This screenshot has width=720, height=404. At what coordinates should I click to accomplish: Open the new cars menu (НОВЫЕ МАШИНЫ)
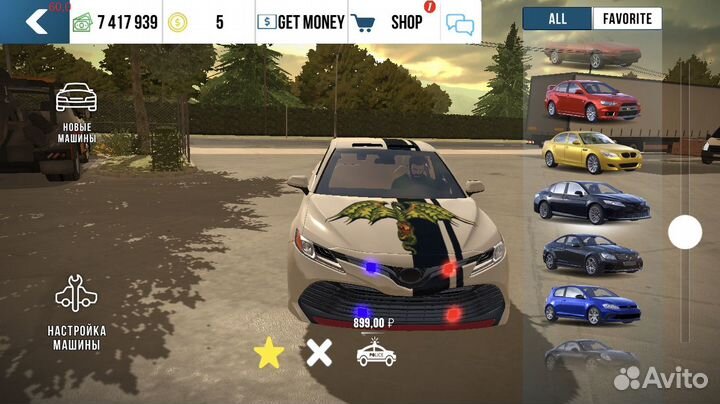click(x=77, y=113)
